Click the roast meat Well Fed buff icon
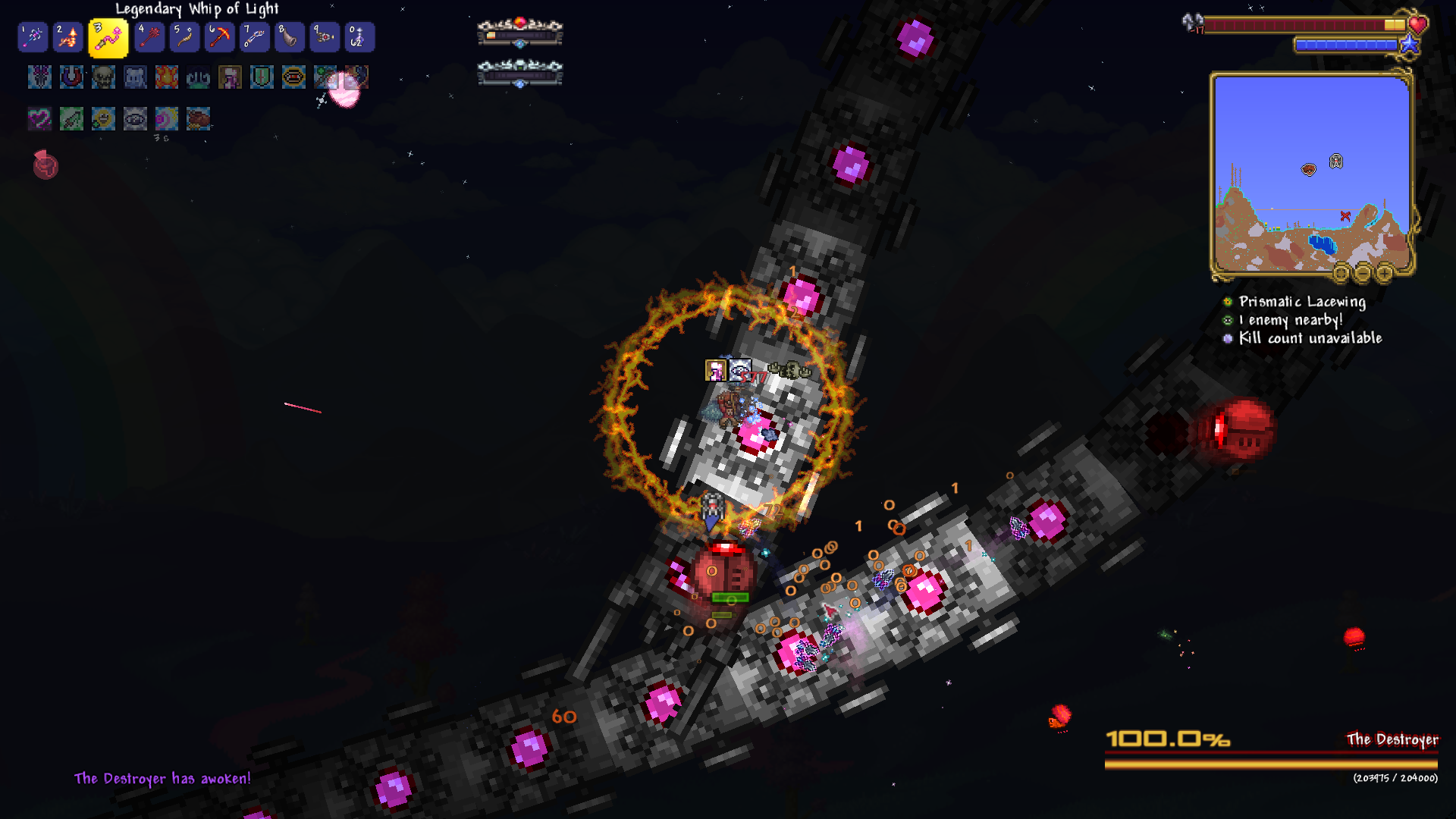The width and height of the screenshot is (1456, 819). point(198,118)
